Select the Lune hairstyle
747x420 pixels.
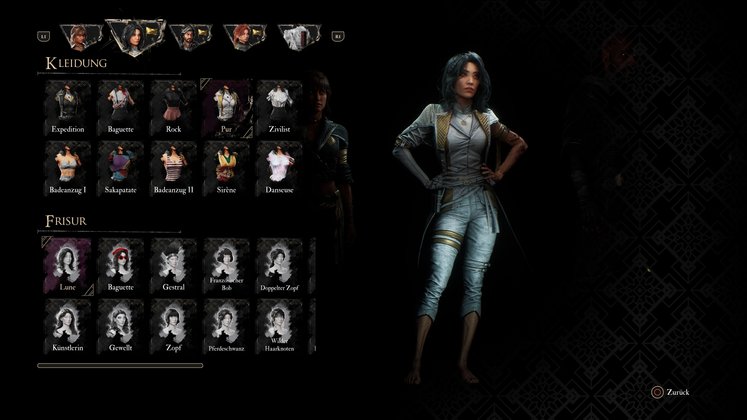(x=68, y=266)
